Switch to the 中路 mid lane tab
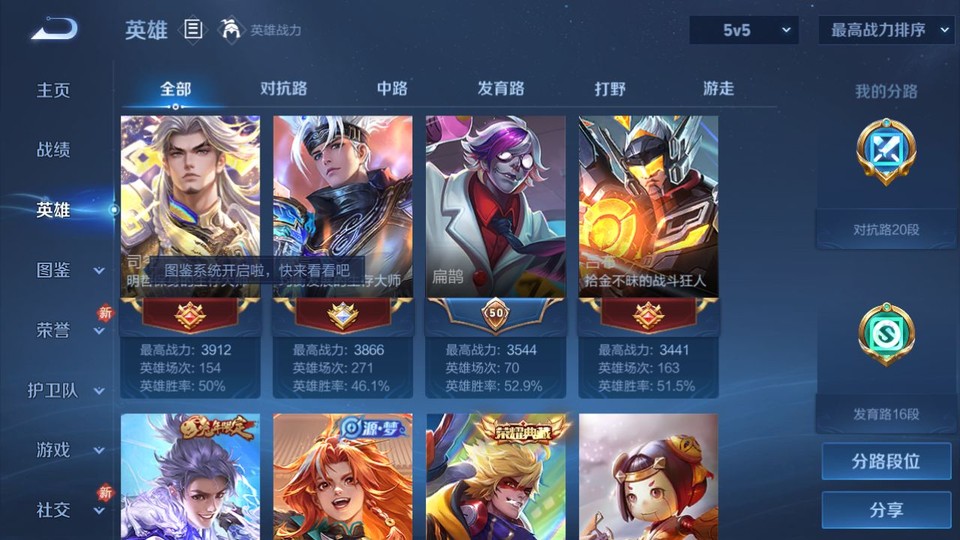This screenshot has width=960, height=540. pyautogui.click(x=392, y=88)
